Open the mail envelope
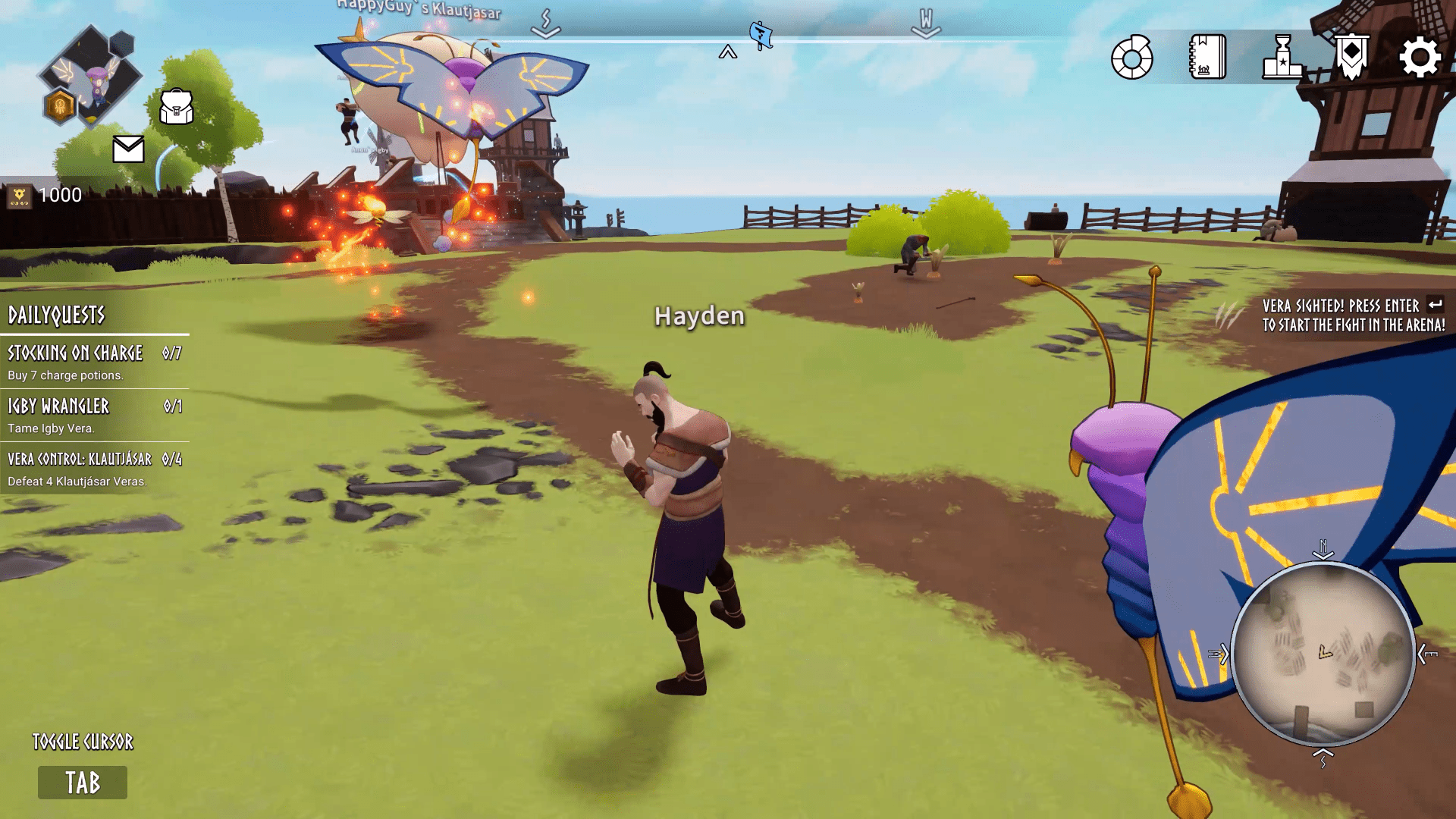This screenshot has height=819, width=1456. pos(128,149)
